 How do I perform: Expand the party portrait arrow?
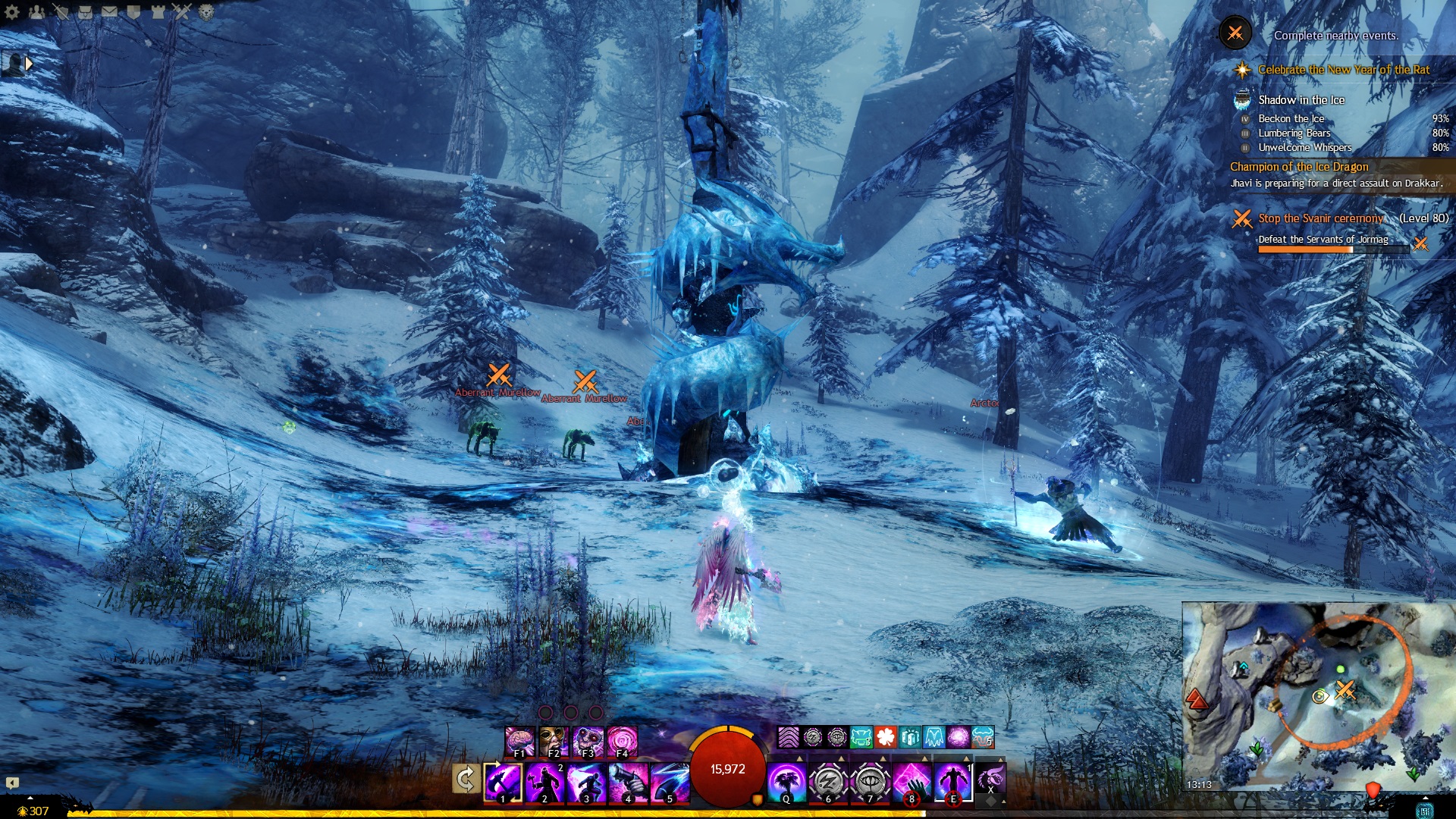(x=29, y=64)
